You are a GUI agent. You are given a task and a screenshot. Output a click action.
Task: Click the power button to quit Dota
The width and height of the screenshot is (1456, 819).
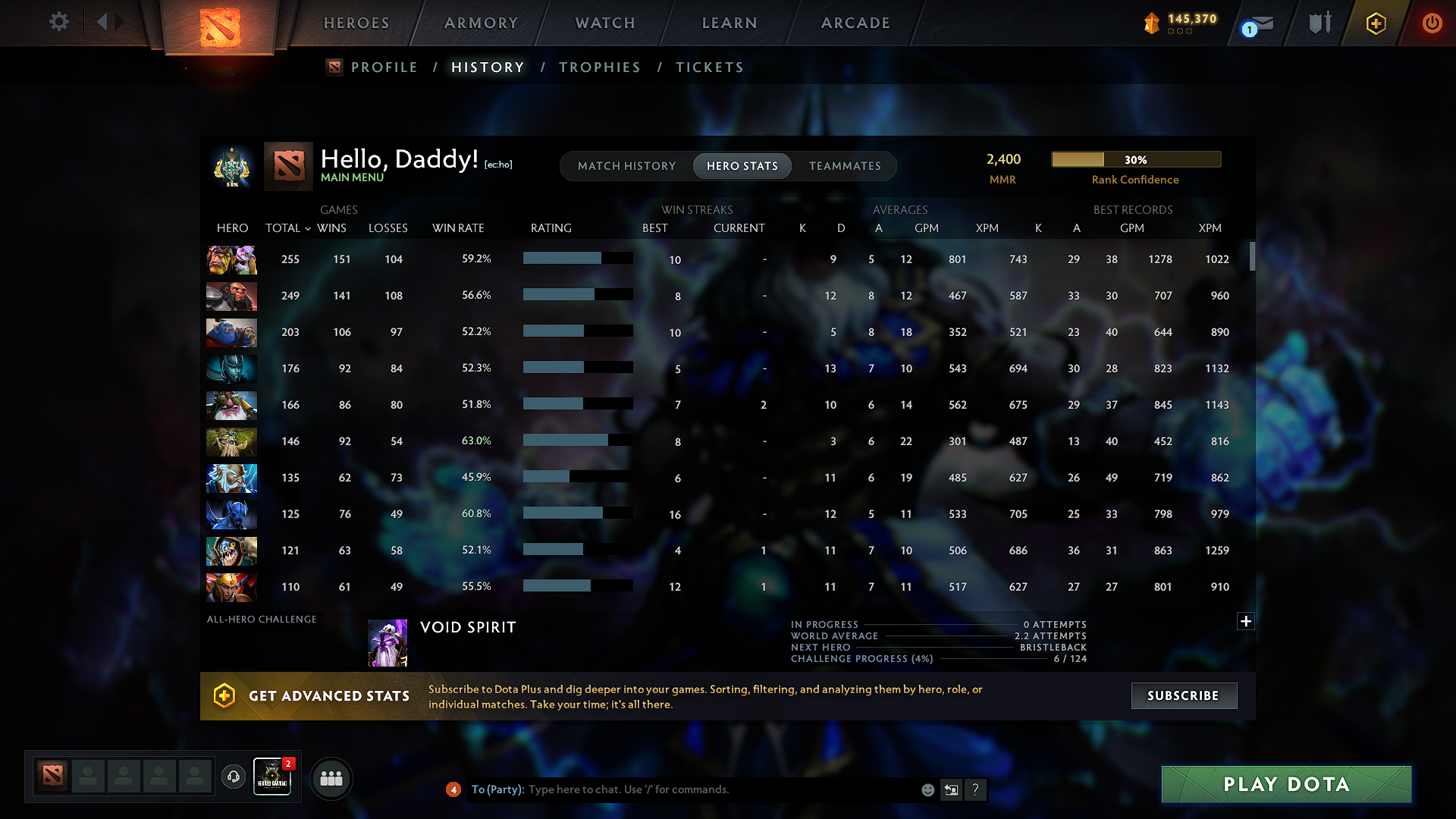point(1432,23)
